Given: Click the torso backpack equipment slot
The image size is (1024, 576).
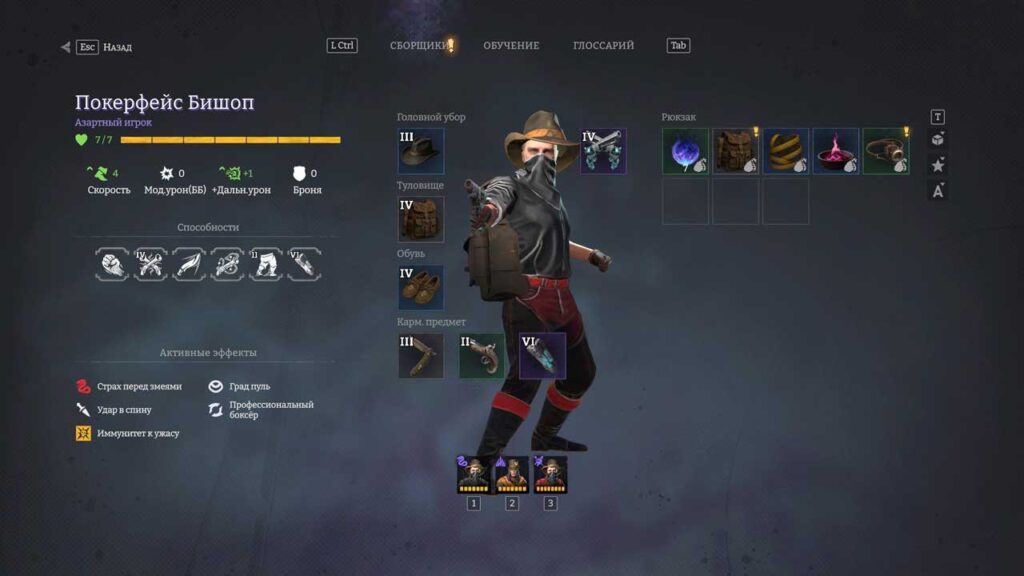Looking at the screenshot, I should click(421, 219).
